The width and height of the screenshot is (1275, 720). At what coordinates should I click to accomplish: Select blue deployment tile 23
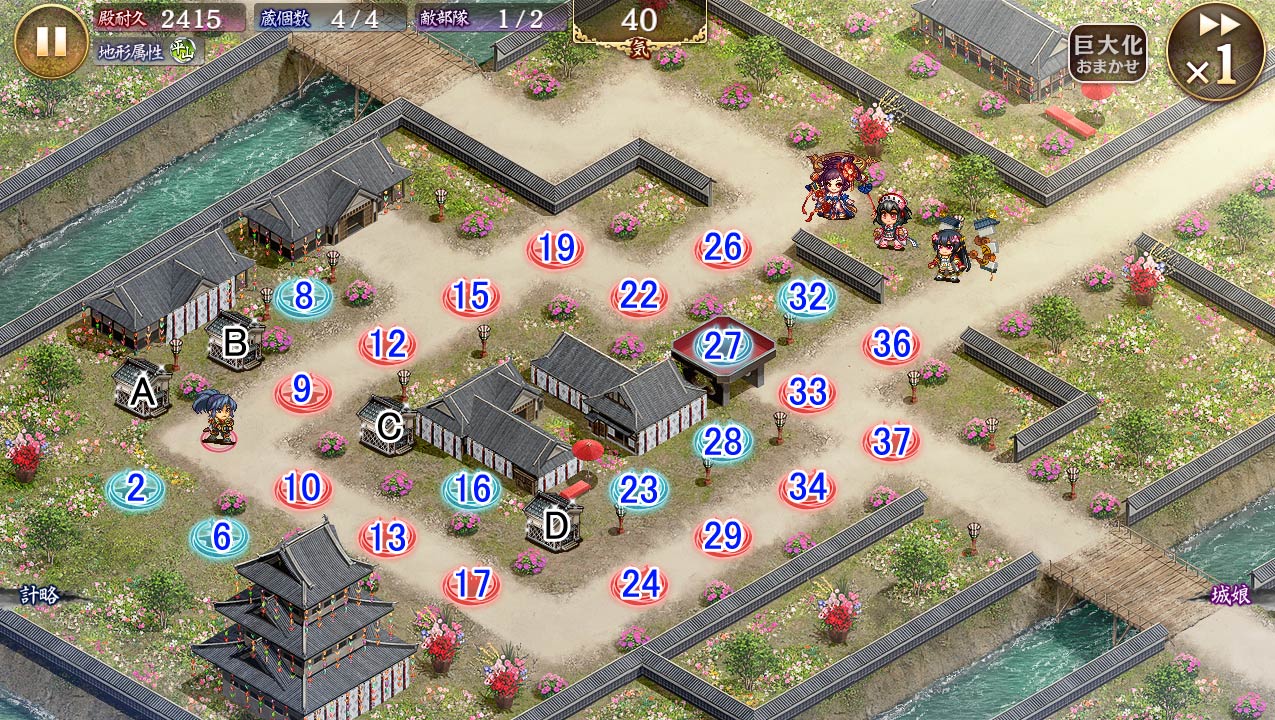point(639,489)
